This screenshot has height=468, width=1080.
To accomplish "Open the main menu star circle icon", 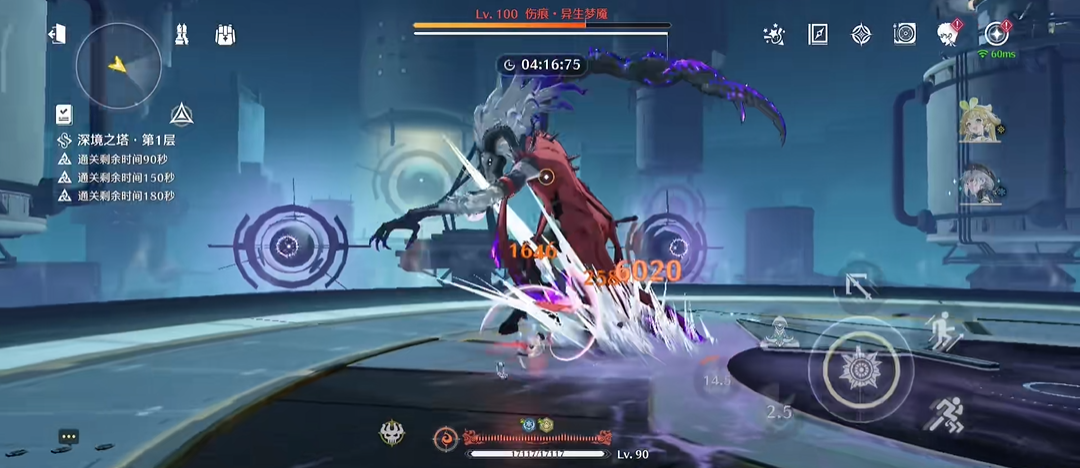I will pyautogui.click(x=995, y=34).
